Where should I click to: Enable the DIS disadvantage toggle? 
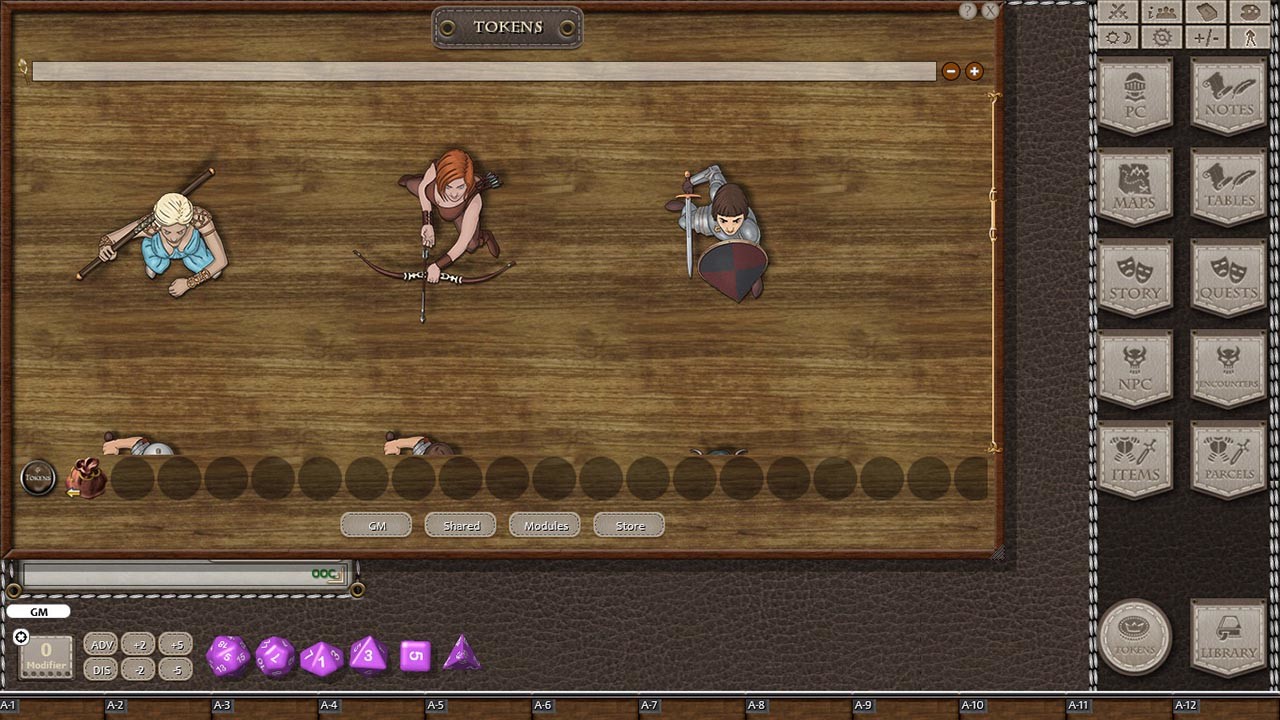[100, 669]
